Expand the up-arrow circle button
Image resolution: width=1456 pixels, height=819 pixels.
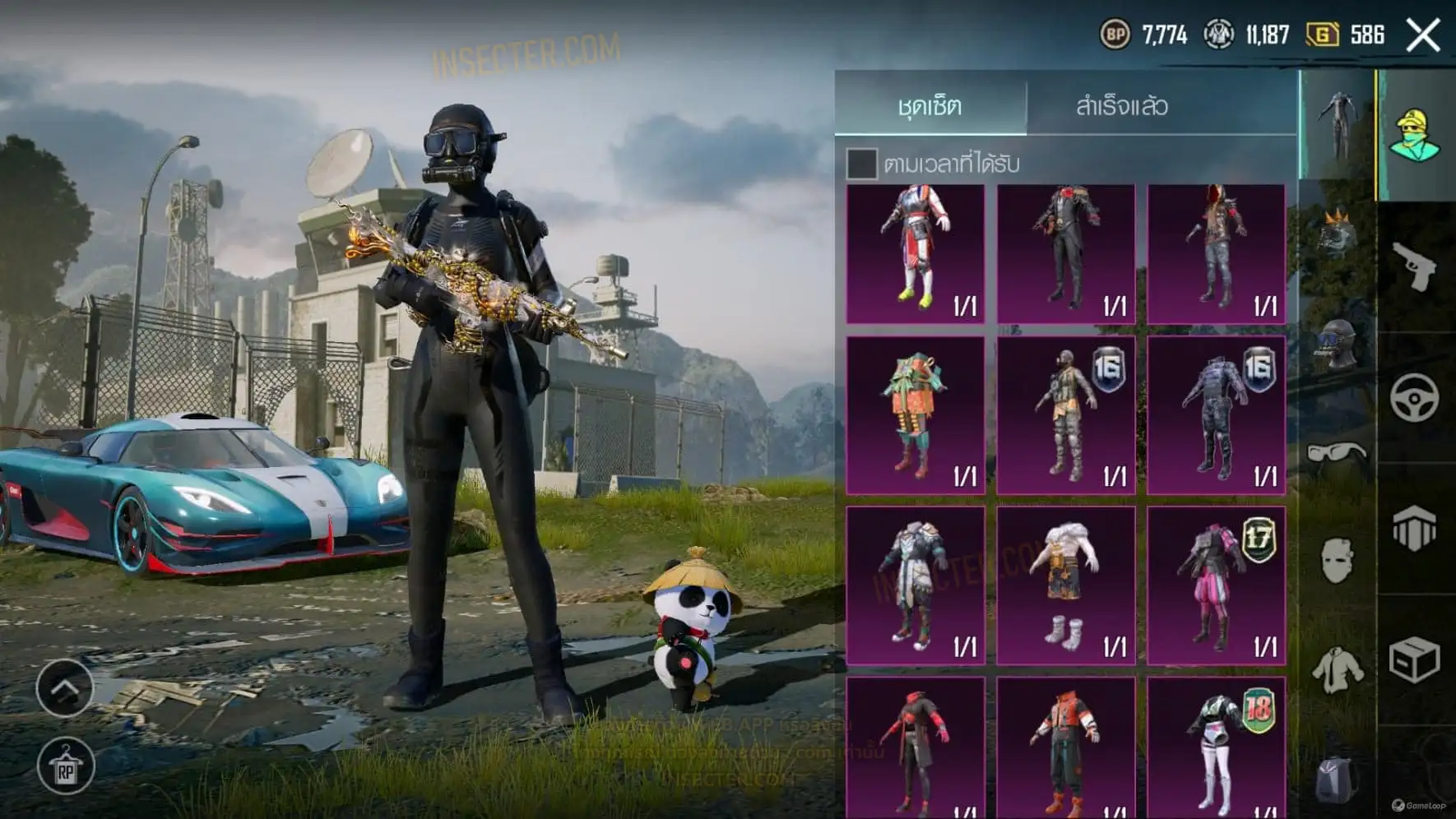tap(64, 687)
